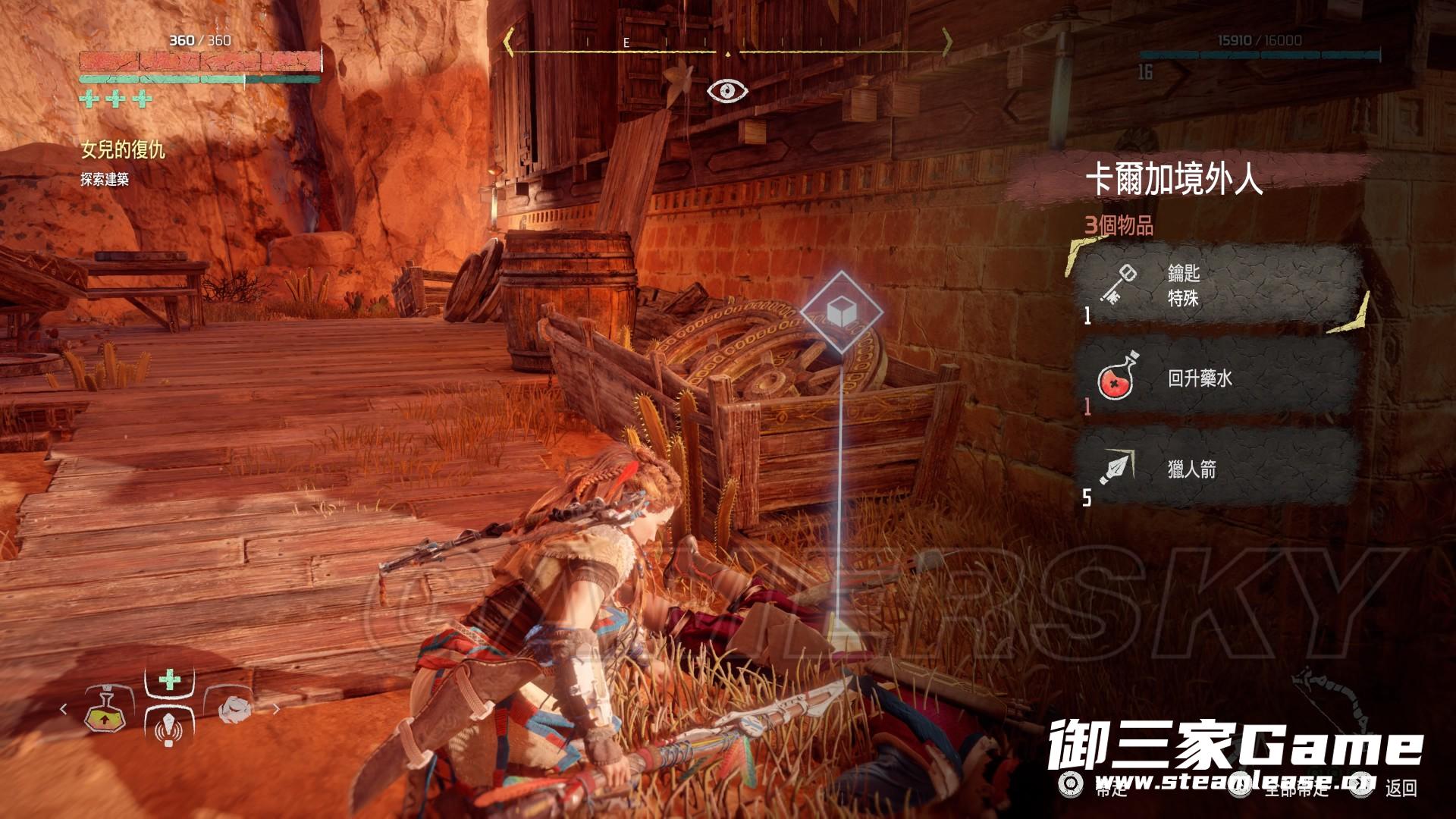
Task: Cycle quick items with the right arrow
Action: [x=276, y=709]
